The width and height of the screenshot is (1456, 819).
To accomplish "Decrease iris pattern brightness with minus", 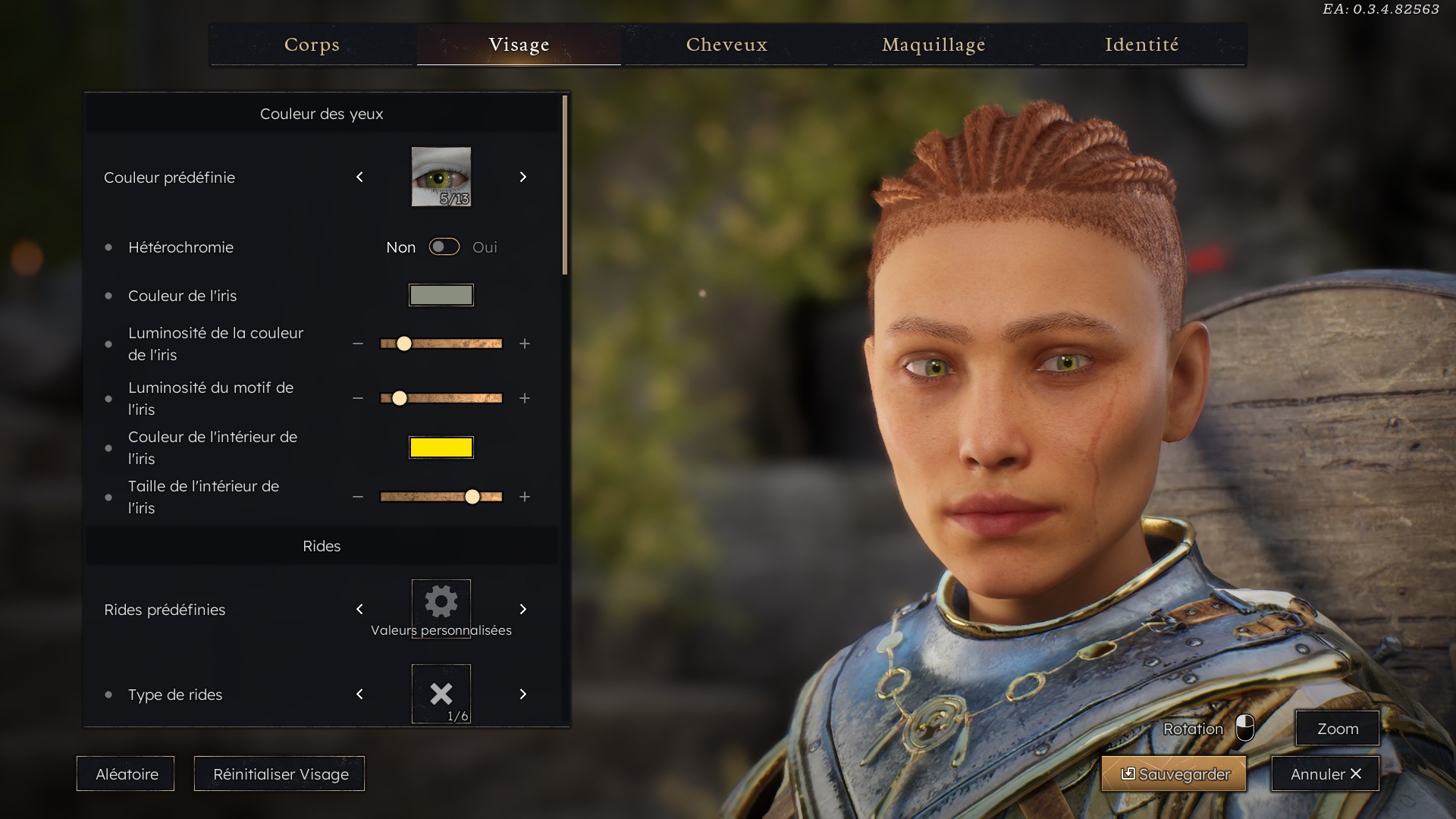I will (358, 399).
